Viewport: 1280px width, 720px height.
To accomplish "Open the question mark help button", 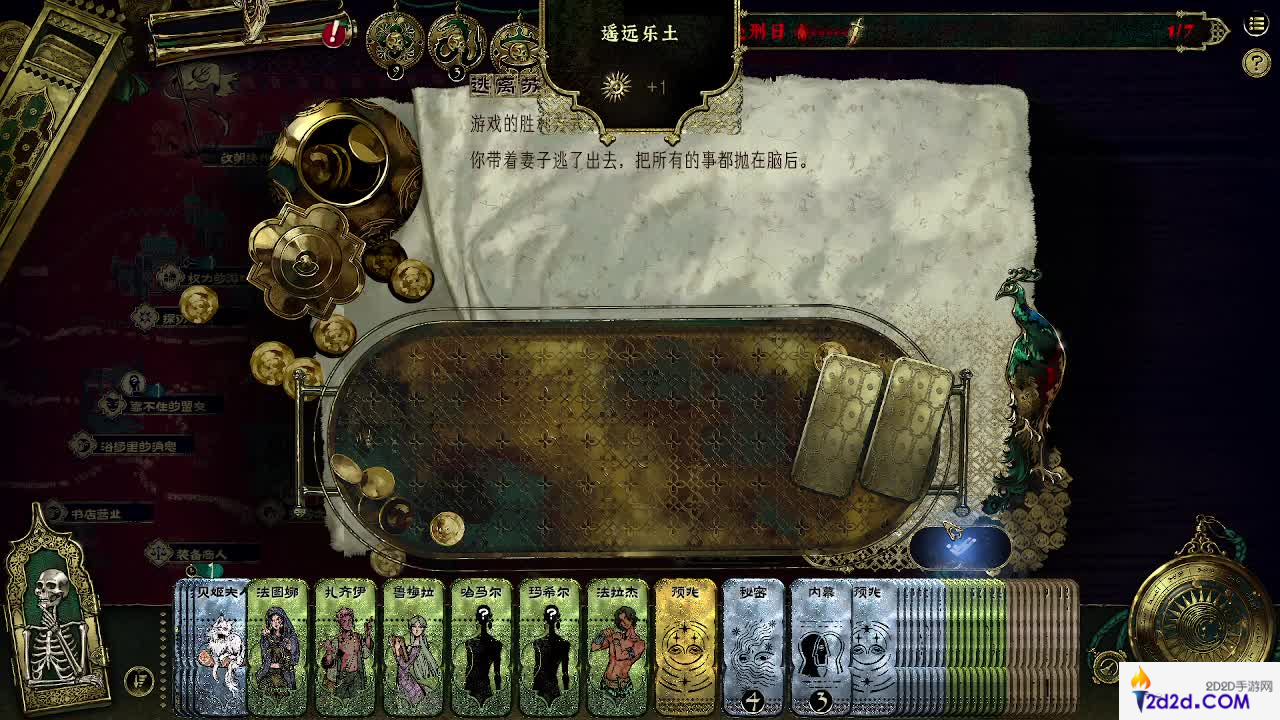I will [1256, 63].
